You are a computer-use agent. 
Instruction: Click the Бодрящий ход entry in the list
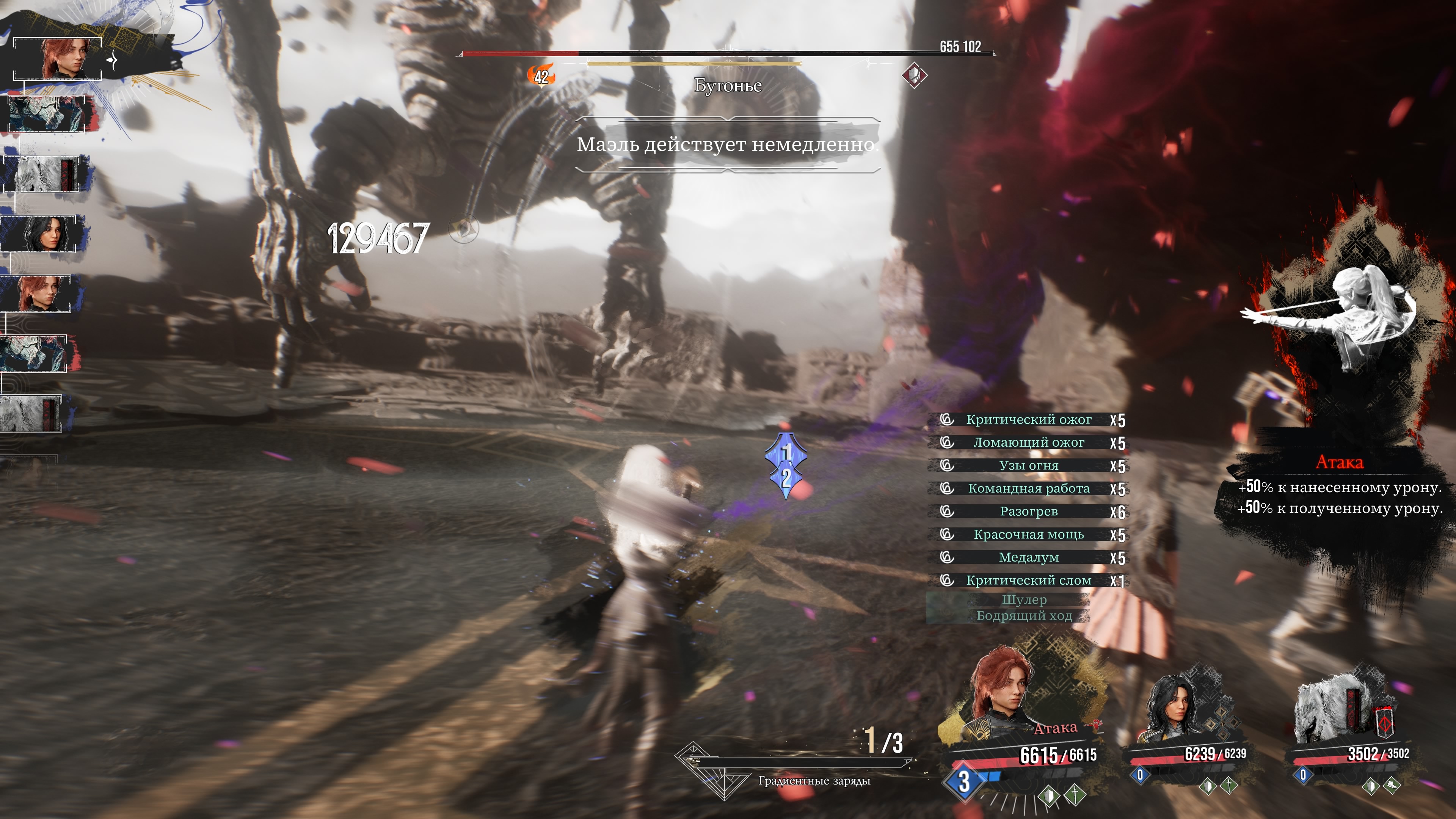1024,615
